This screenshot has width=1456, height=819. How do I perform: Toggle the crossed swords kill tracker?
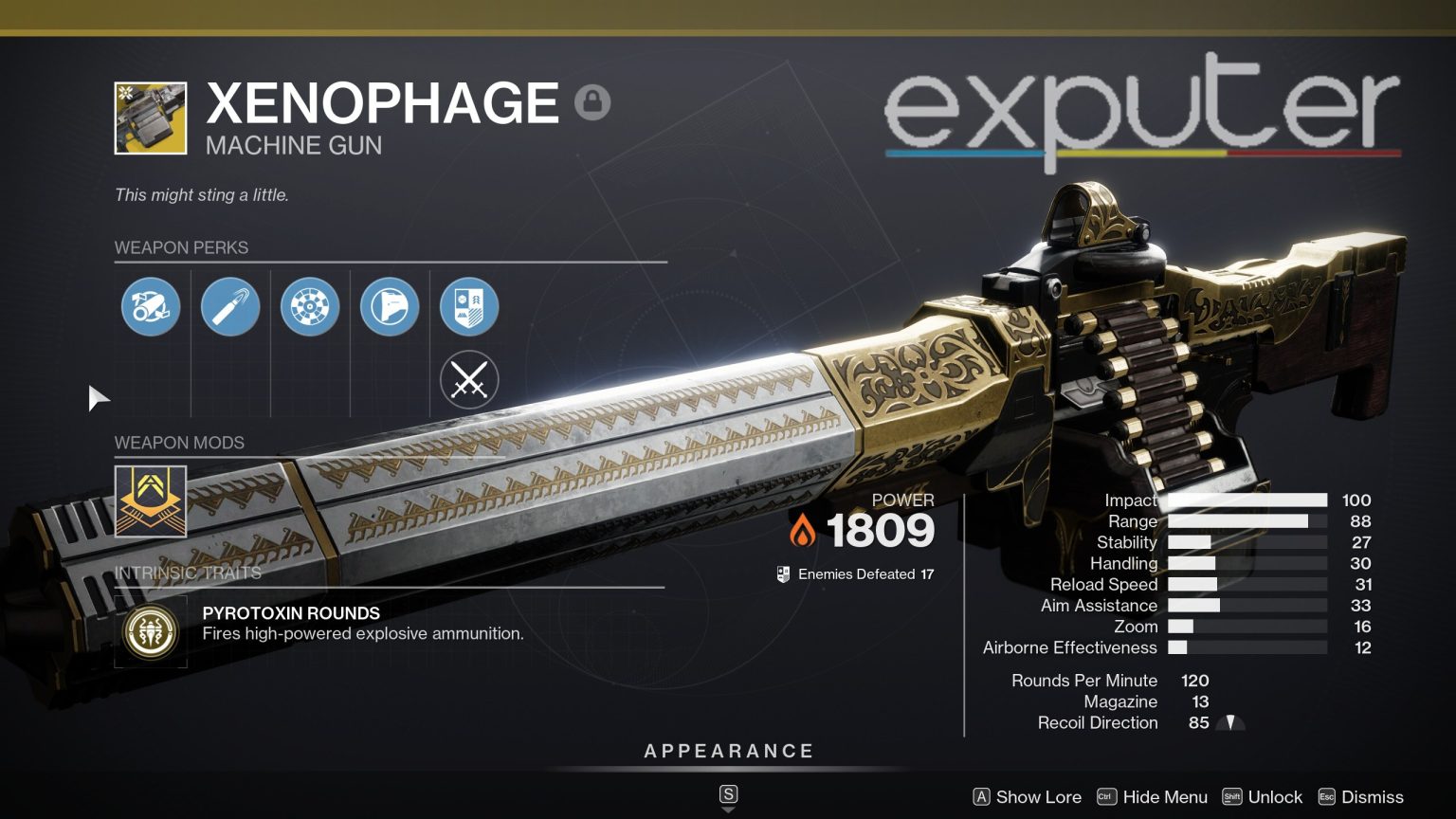point(469,379)
